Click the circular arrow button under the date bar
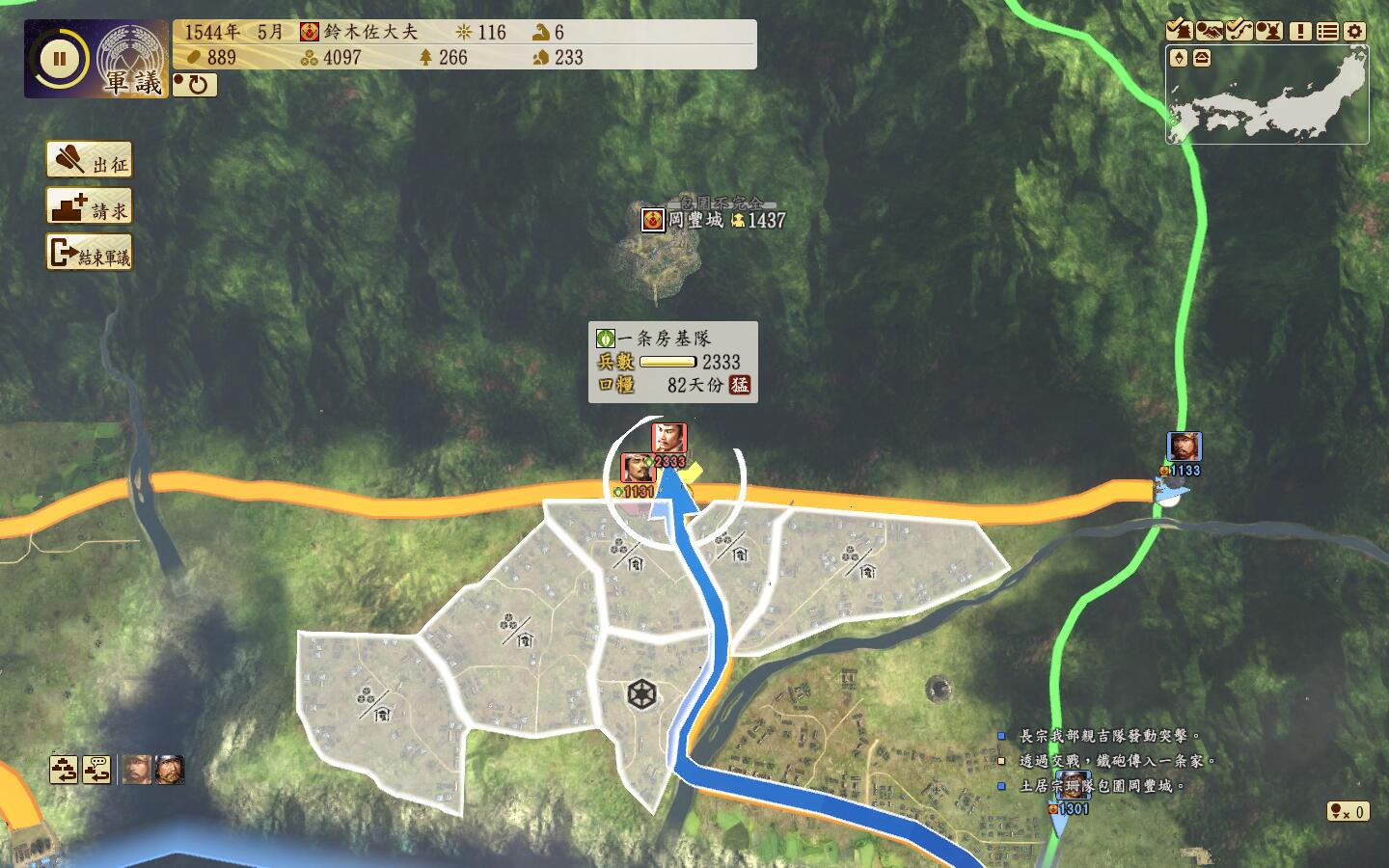Image resolution: width=1389 pixels, height=868 pixels. (196, 85)
